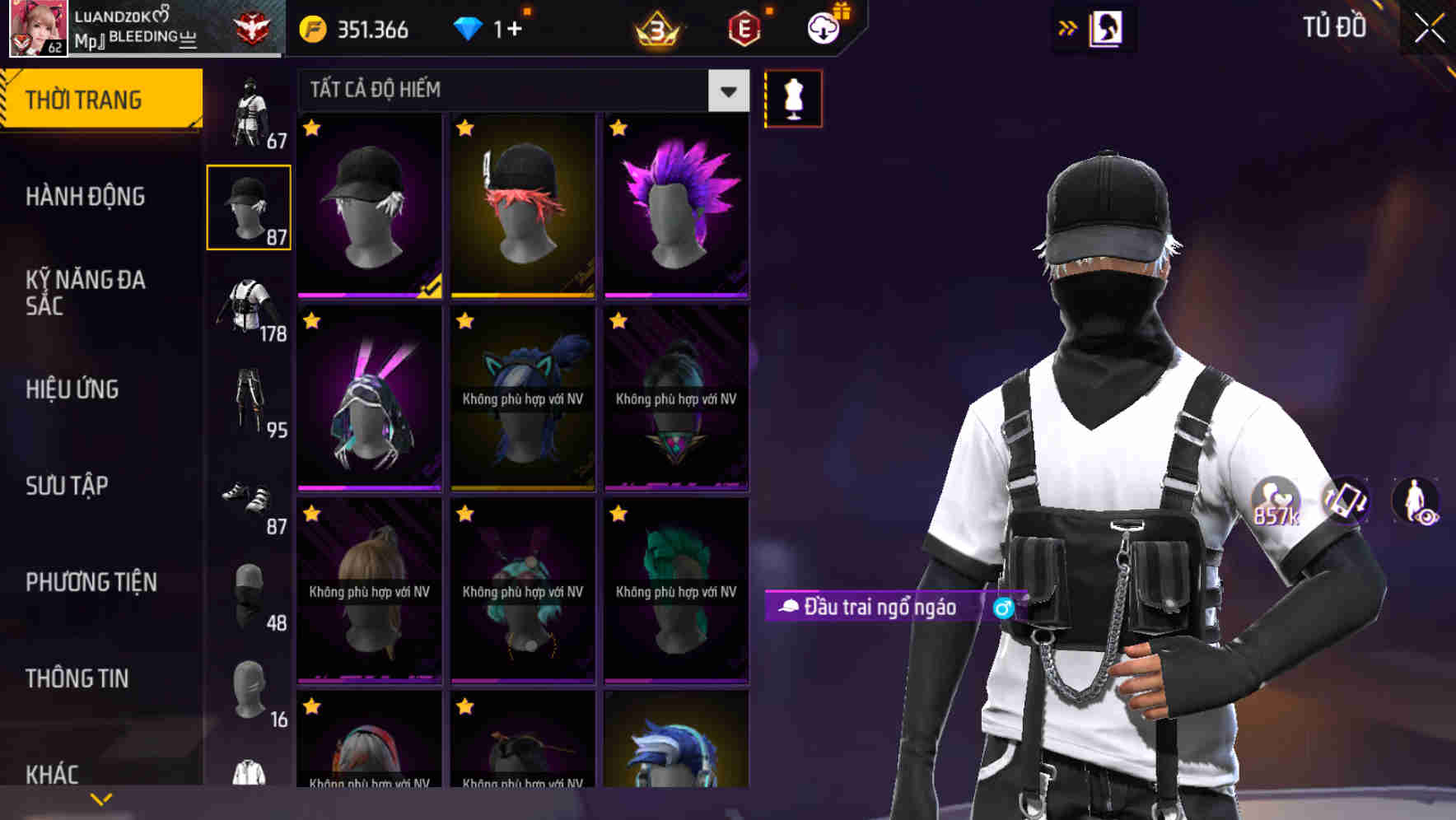
Task: Click the selected hat category with 87 items
Action: pyautogui.click(x=249, y=206)
